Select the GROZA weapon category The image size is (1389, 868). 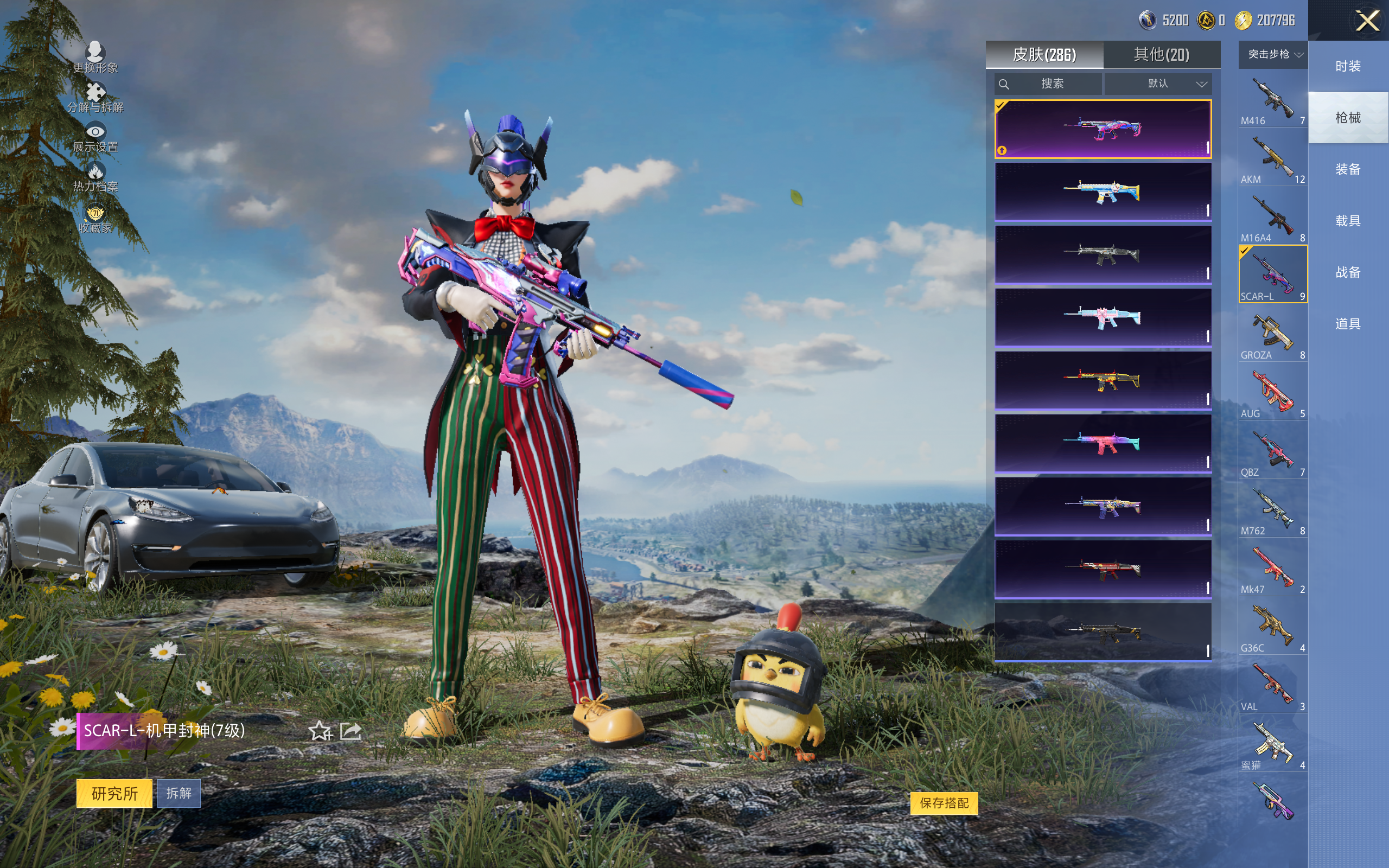pyautogui.click(x=1272, y=335)
